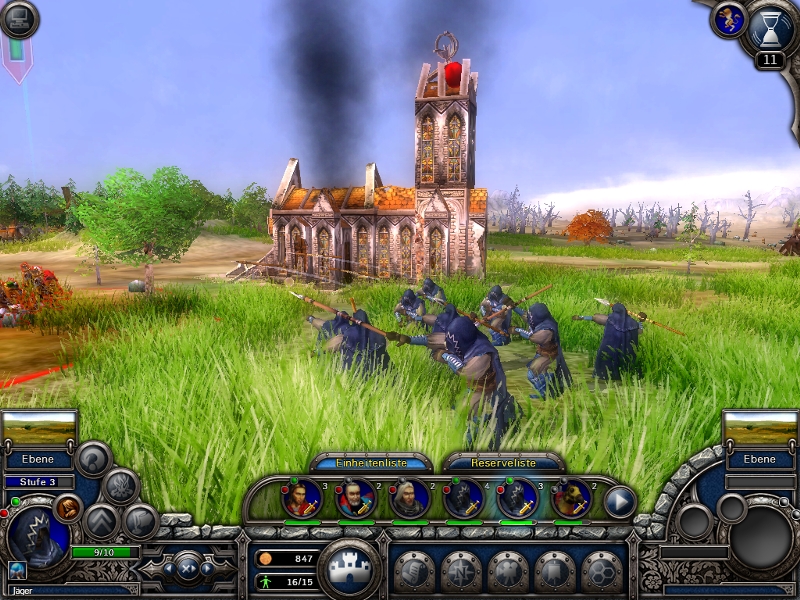Toggle the hexagon grid overlay button
This screenshot has width=800, height=600.
(x=603, y=572)
